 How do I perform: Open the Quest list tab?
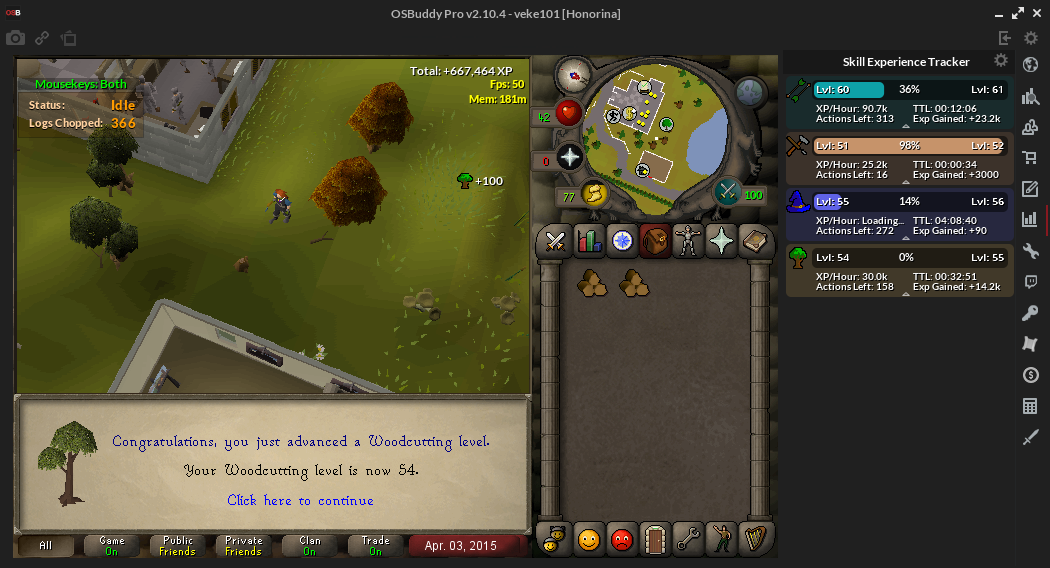(x=622, y=241)
